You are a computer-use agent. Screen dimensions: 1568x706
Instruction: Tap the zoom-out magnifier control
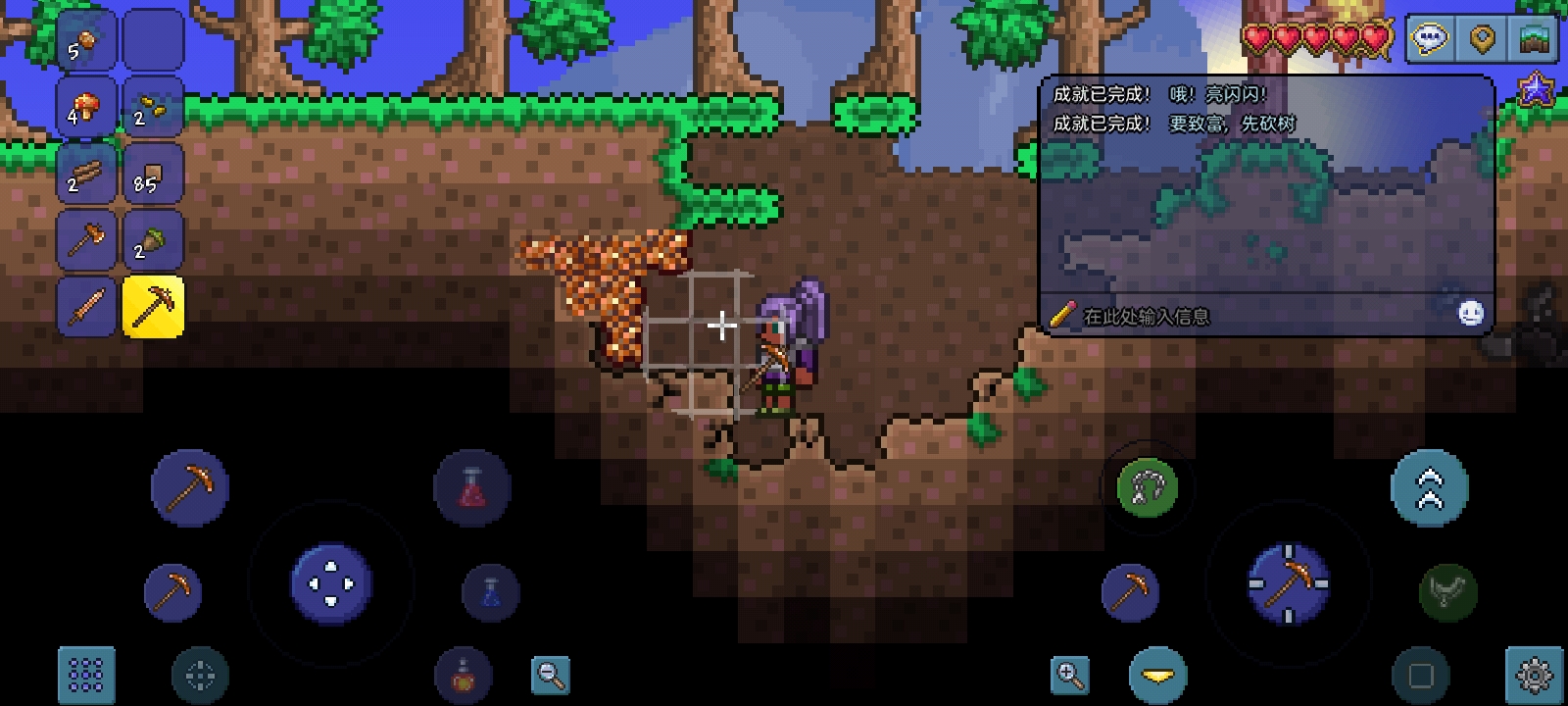550,674
